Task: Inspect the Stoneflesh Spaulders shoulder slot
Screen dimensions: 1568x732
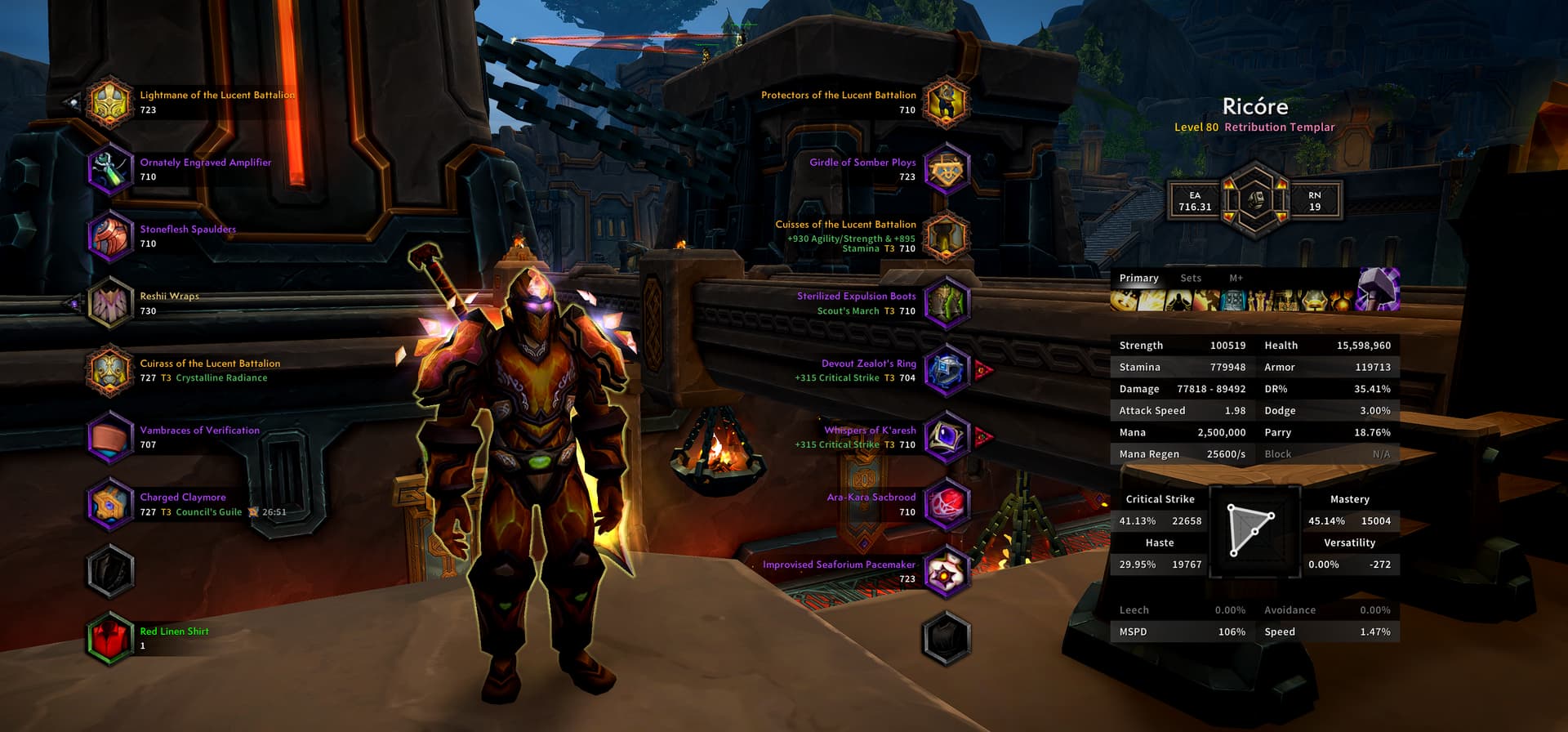Action: (x=110, y=236)
